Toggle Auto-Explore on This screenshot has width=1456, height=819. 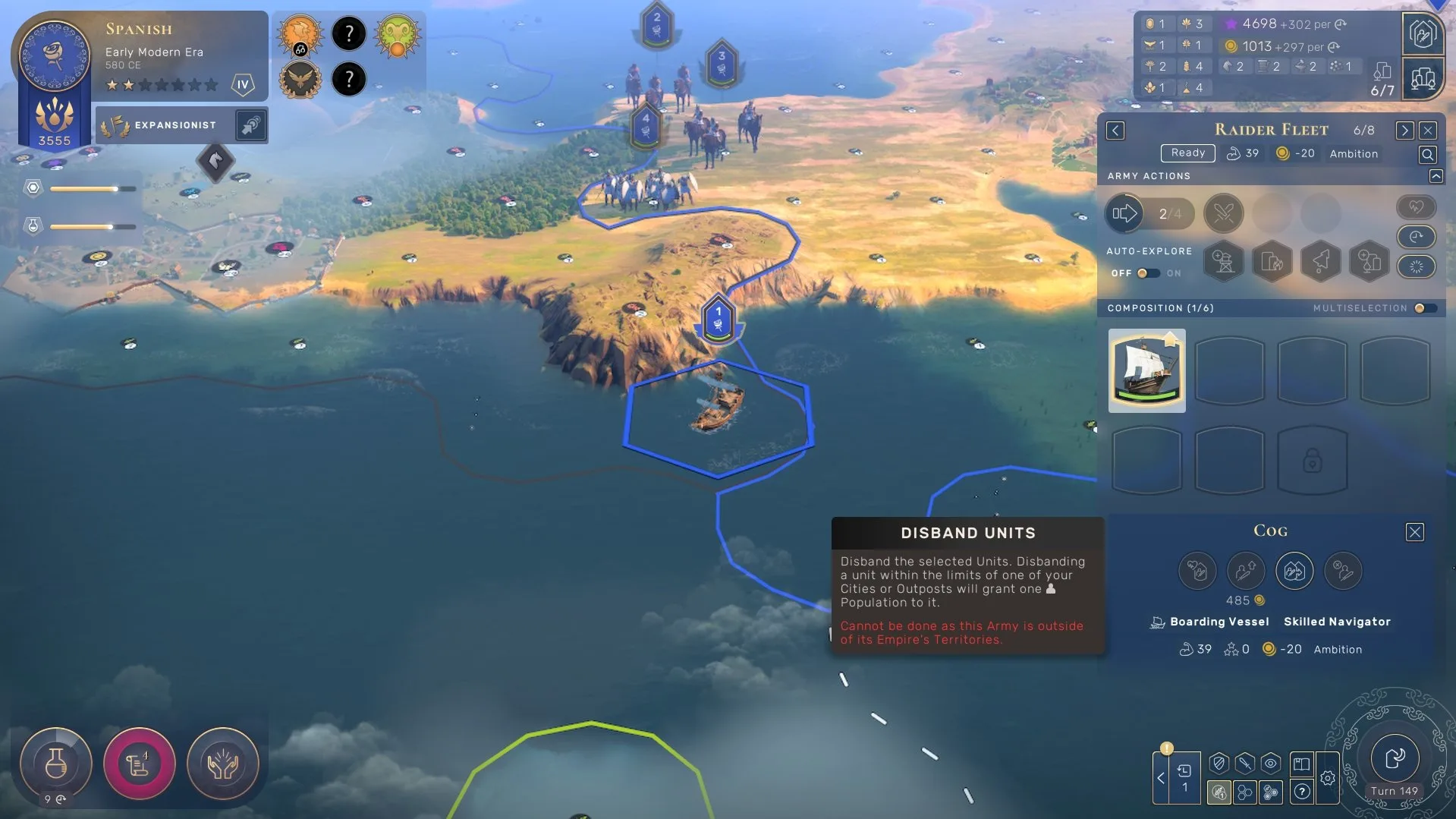point(1148,273)
